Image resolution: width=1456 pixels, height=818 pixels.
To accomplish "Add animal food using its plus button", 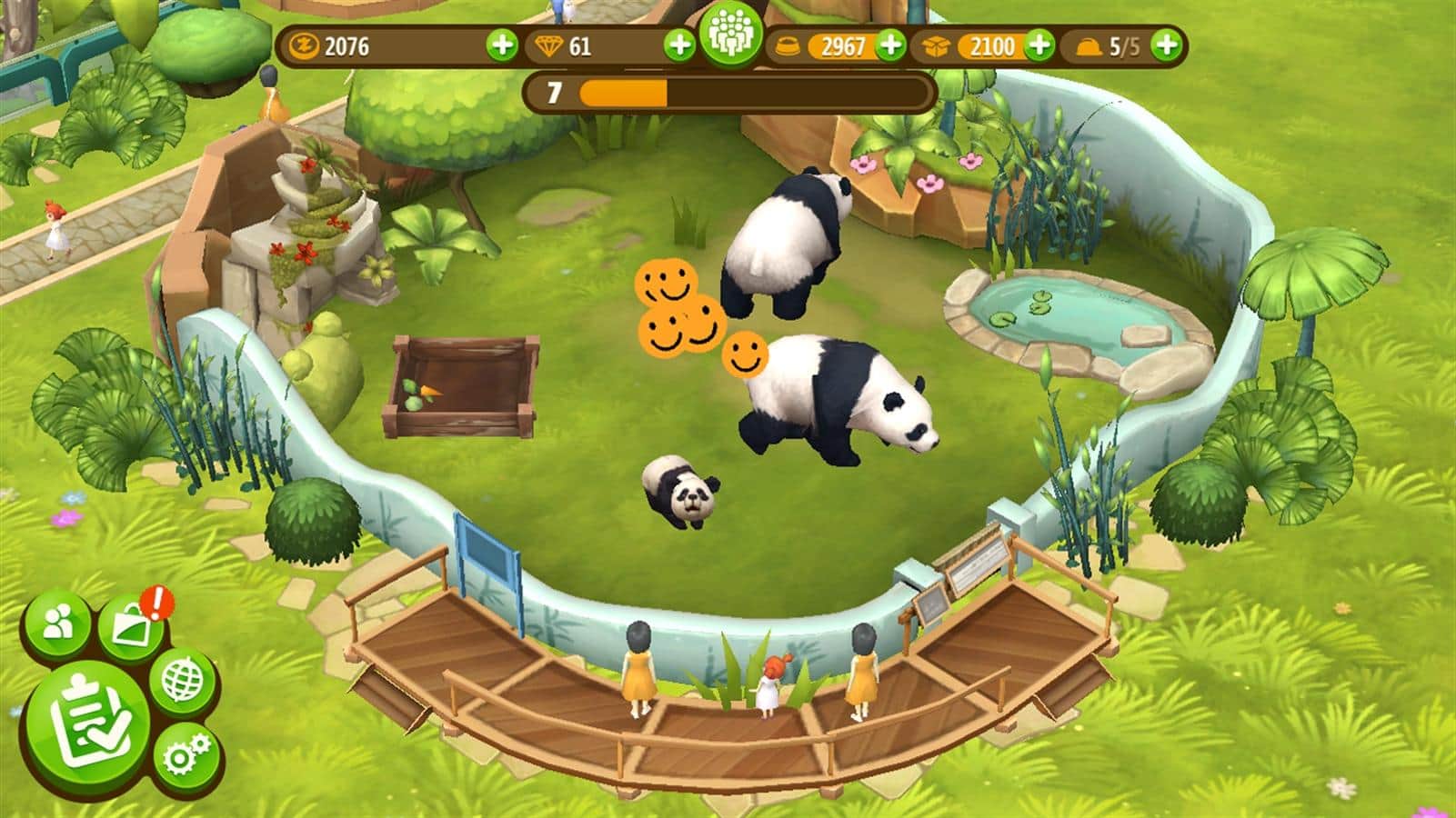I will click(x=892, y=45).
